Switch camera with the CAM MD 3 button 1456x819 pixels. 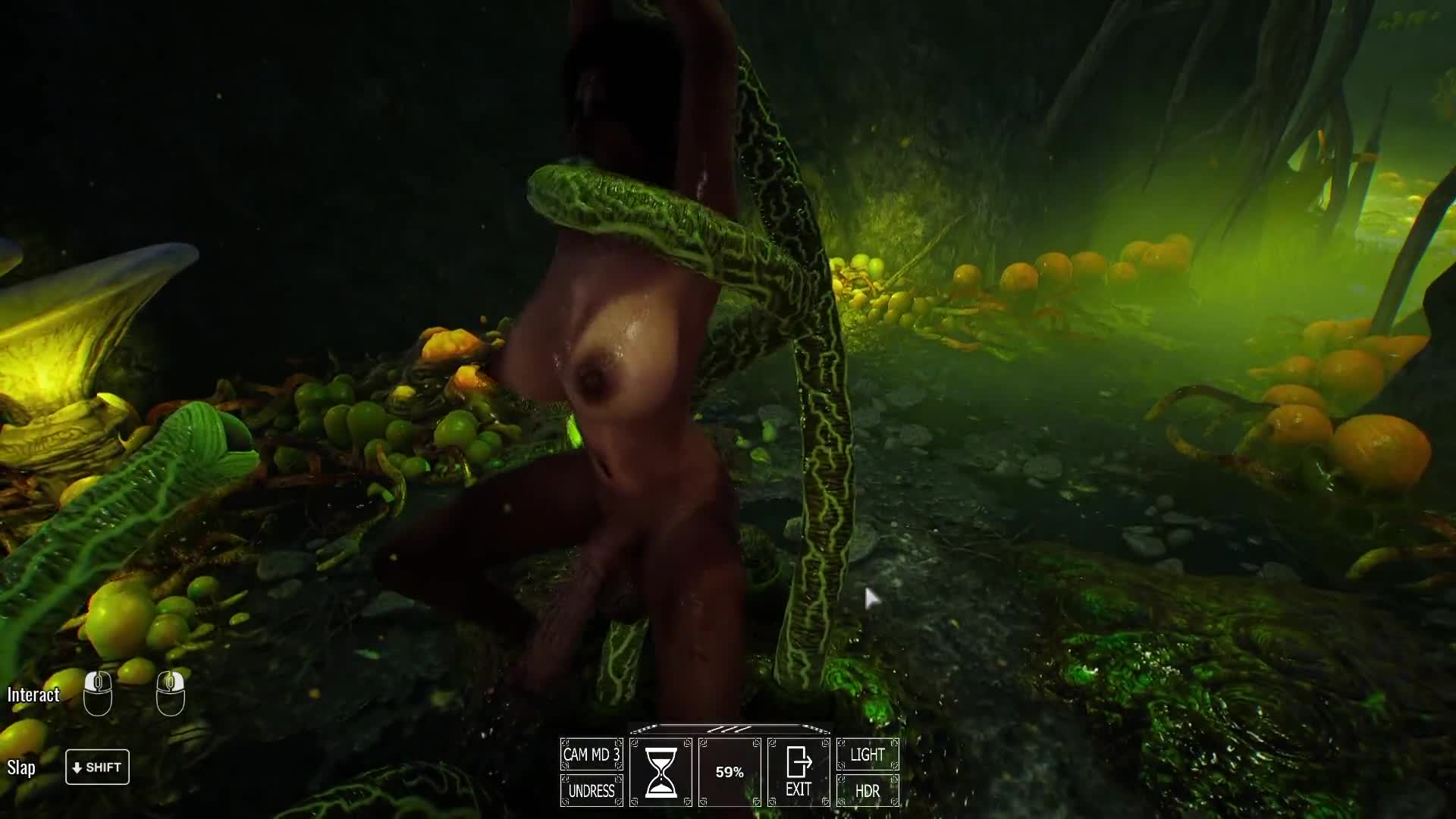point(591,755)
